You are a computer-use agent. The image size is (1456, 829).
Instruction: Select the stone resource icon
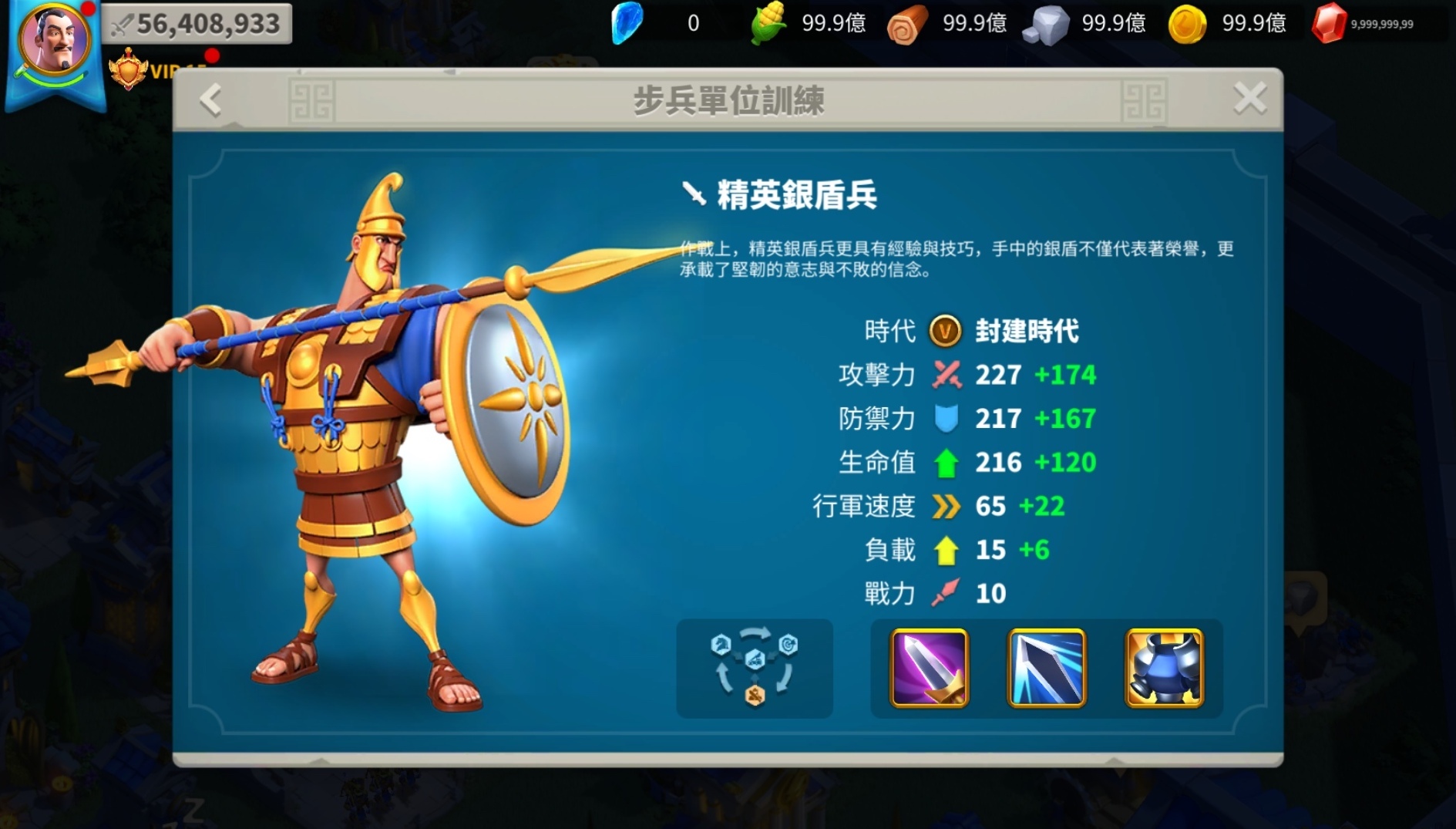pyautogui.click(x=1045, y=22)
